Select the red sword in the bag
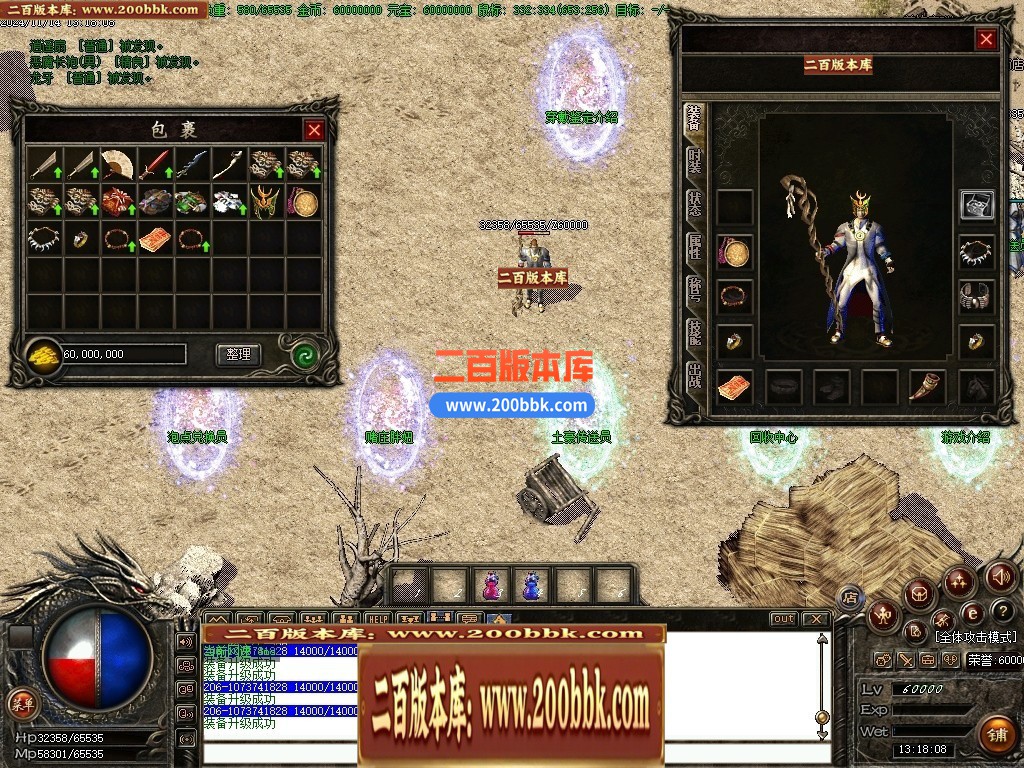1024x768 pixels. 155,163
